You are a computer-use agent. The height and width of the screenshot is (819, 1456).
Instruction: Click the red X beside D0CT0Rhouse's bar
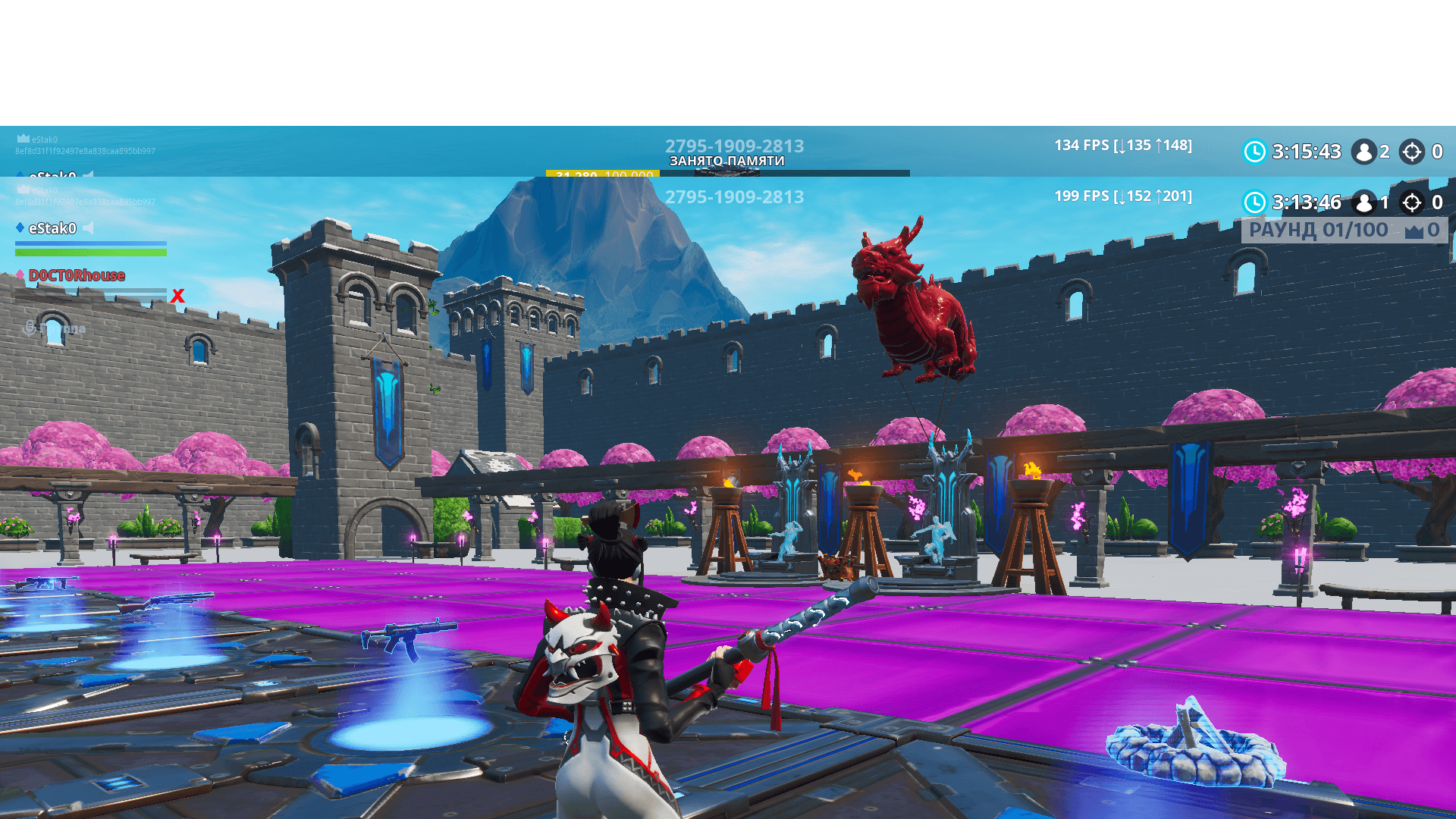click(177, 296)
